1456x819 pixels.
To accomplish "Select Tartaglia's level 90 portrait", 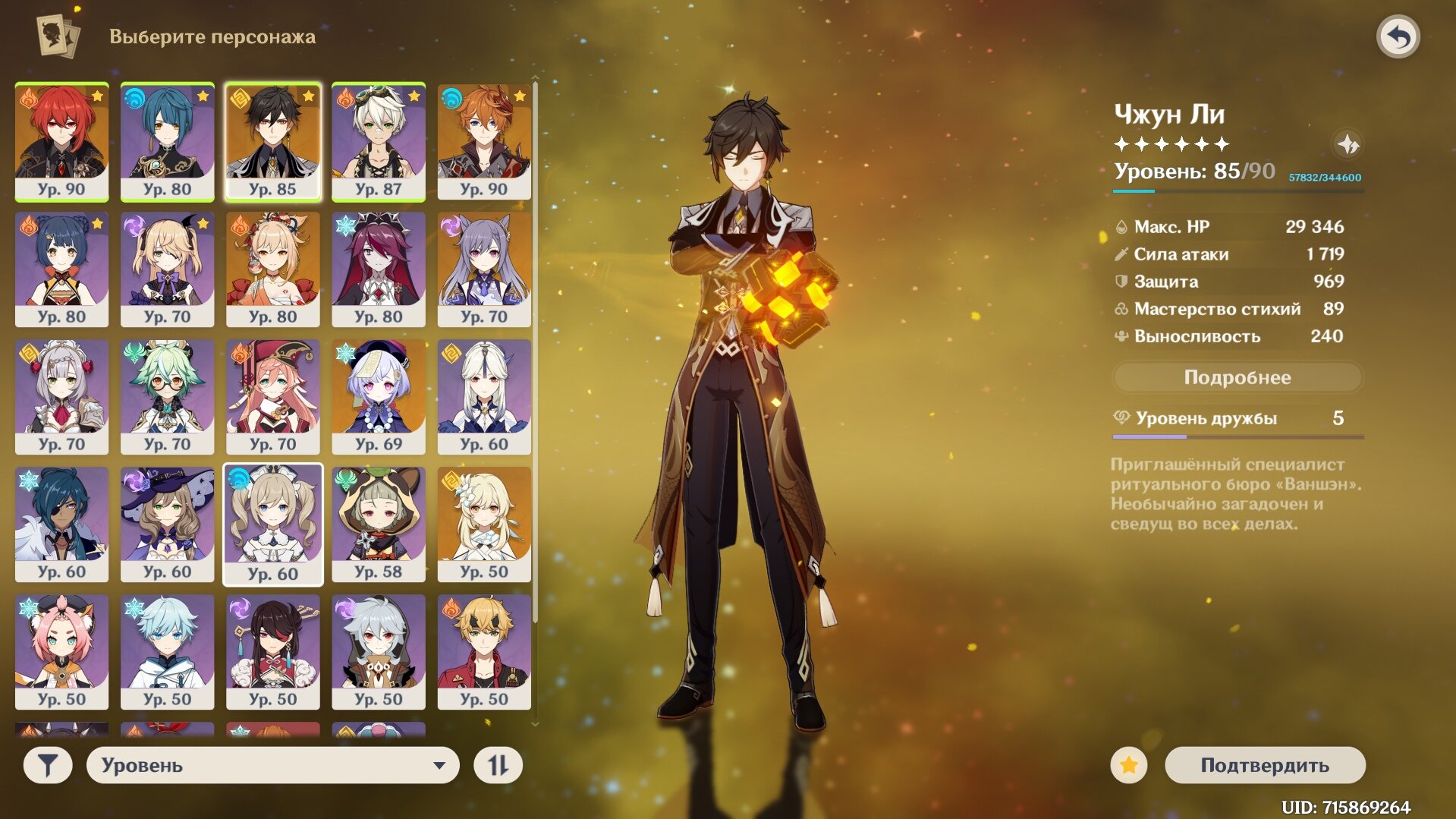I will (x=483, y=141).
